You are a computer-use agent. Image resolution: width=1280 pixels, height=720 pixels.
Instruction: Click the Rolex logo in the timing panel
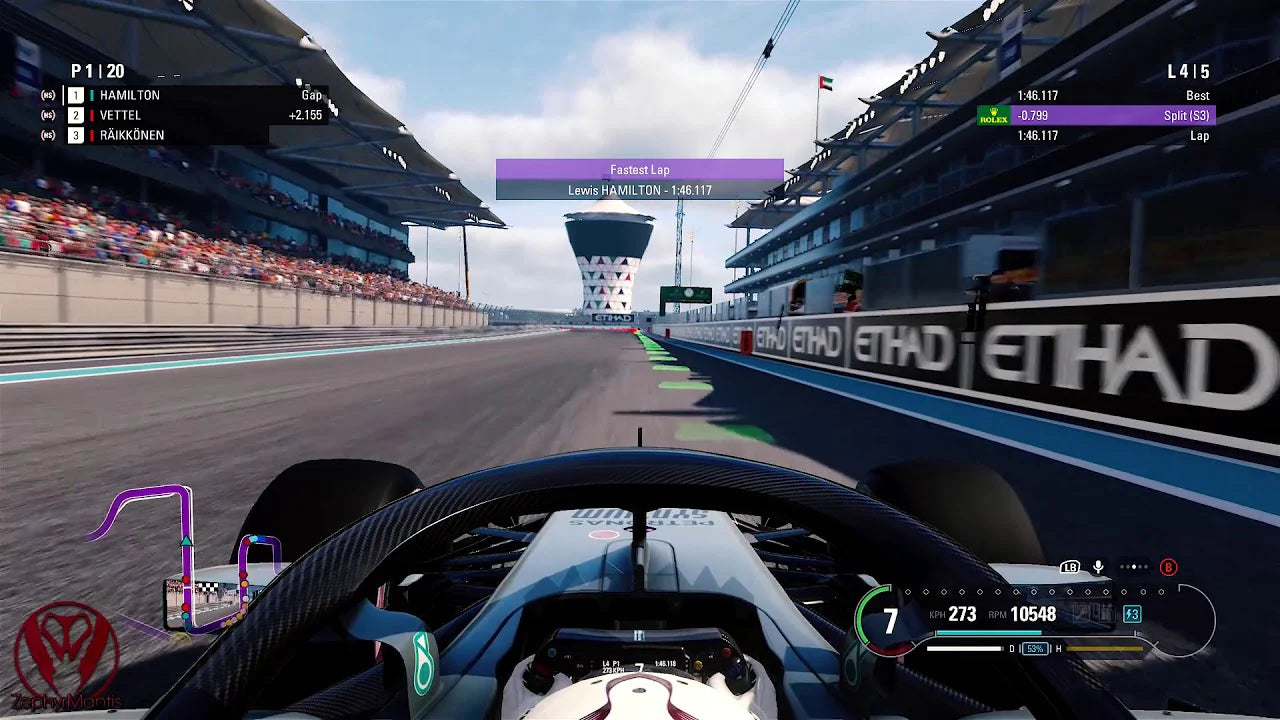click(993, 116)
